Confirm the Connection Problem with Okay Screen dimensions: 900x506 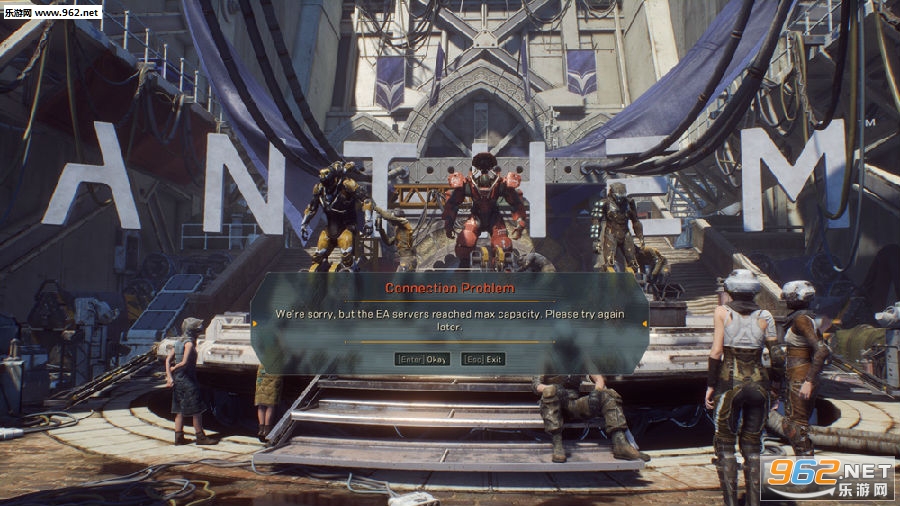[422, 359]
